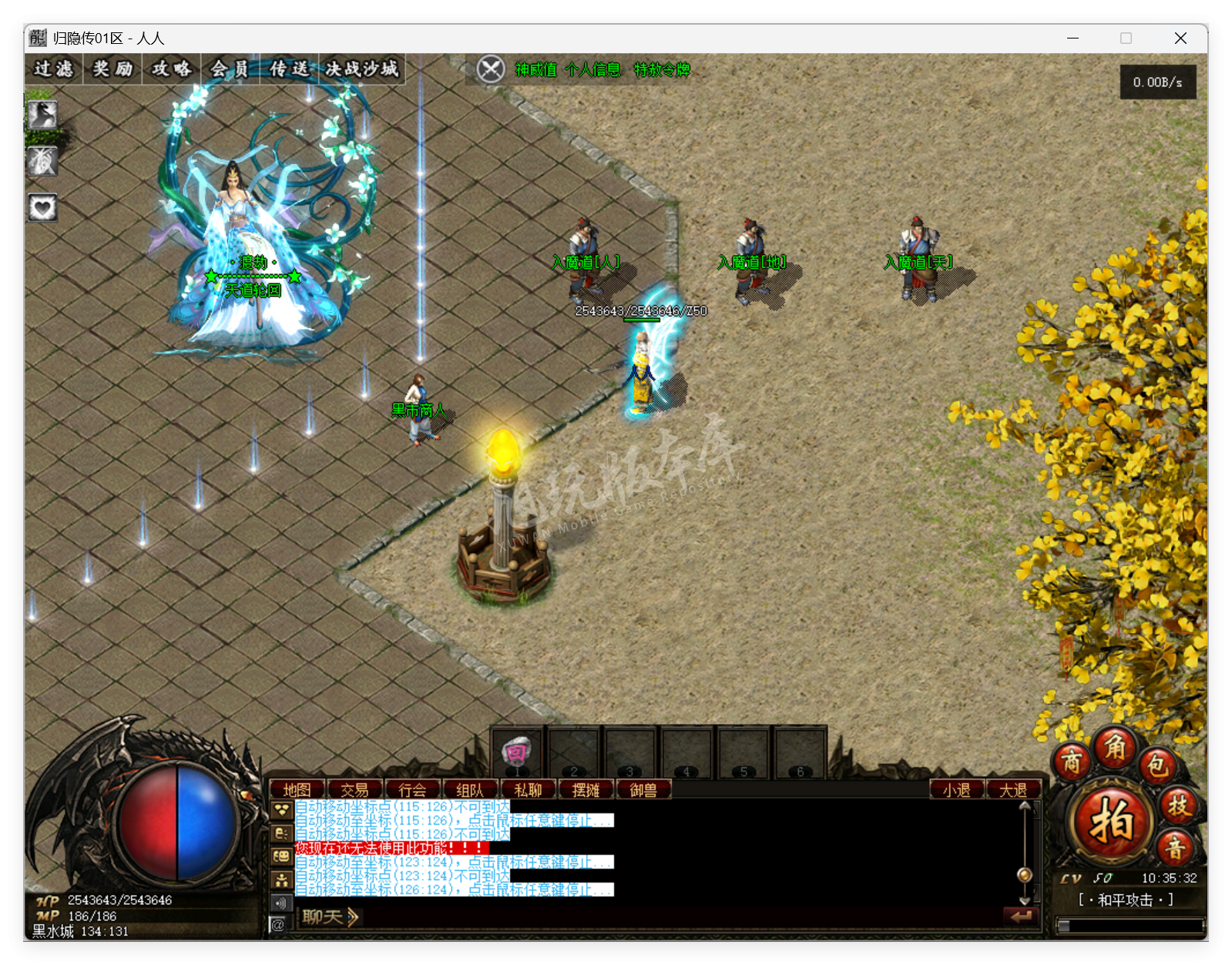The height and width of the screenshot is (965, 1232).
Task: Click the horse icon in chat sidebar
Action: click(x=281, y=833)
